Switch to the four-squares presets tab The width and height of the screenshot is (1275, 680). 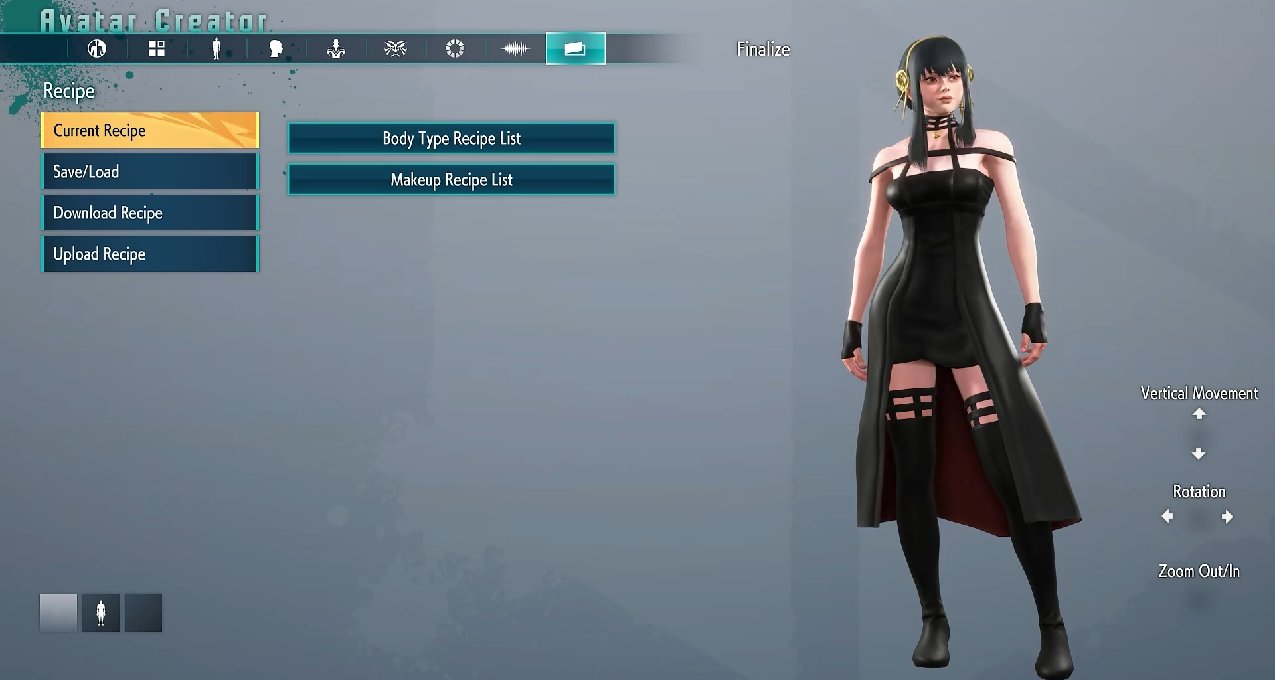(x=157, y=48)
